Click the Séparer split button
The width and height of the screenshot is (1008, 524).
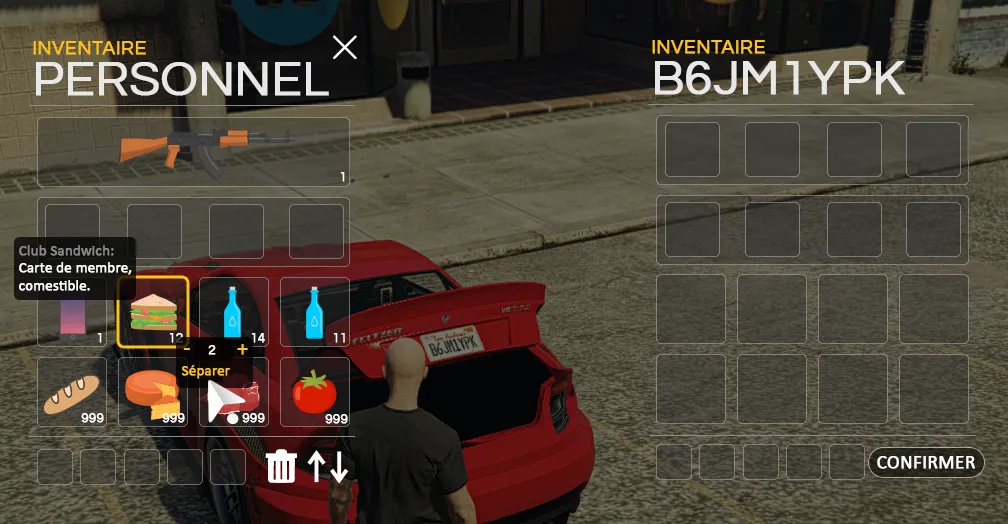[x=205, y=371]
